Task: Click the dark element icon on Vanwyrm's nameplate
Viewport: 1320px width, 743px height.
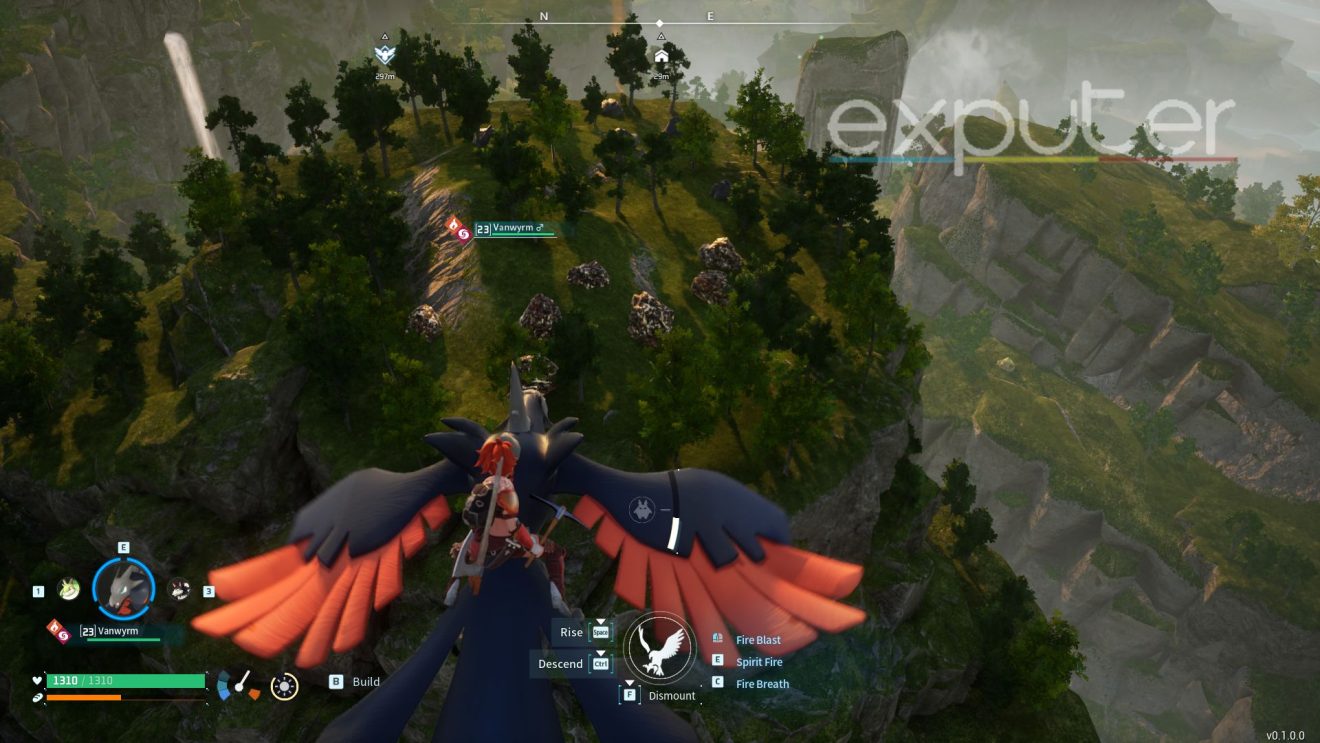Action: point(62,634)
